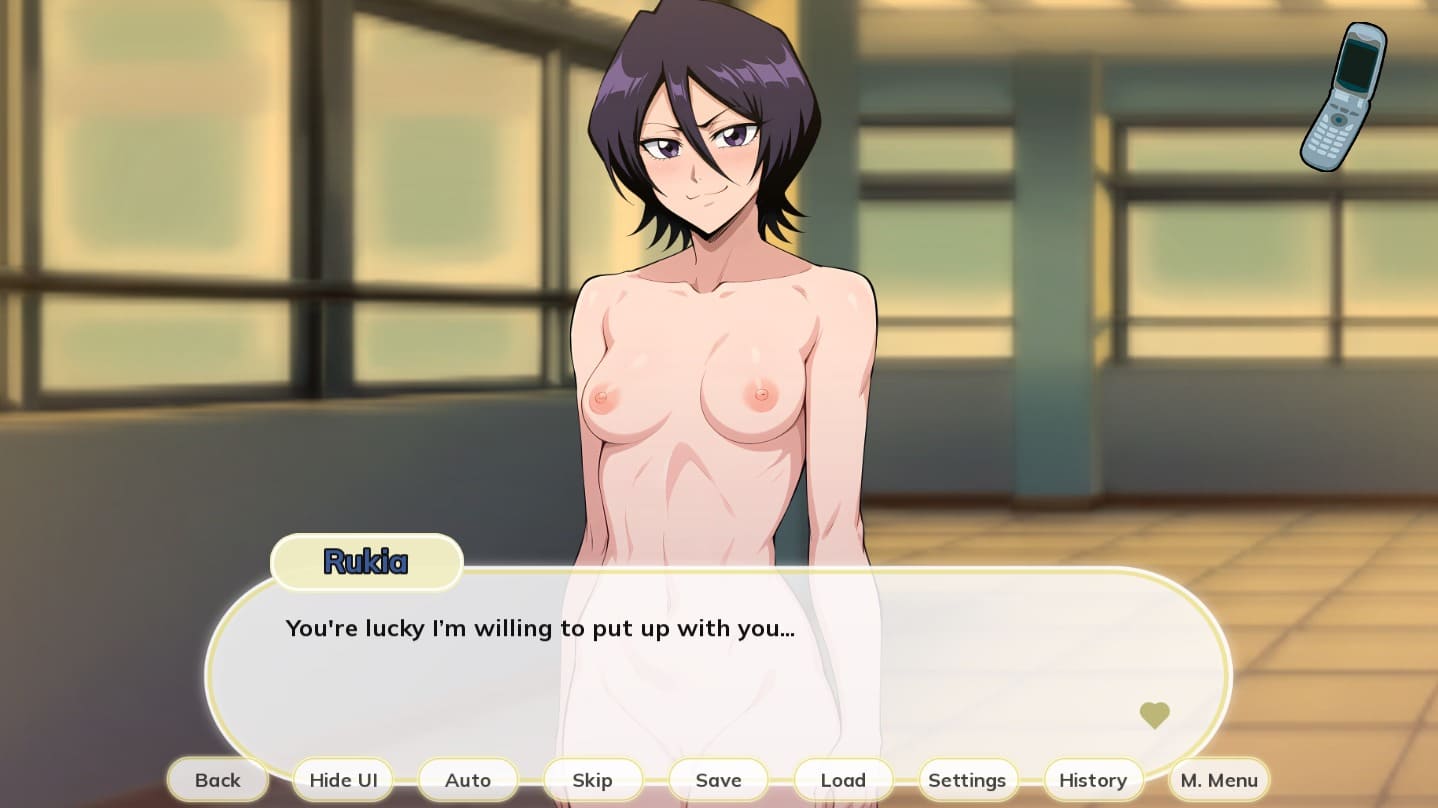Click the heart icon to continue dialogue
1438x808 pixels.
[x=1155, y=715]
